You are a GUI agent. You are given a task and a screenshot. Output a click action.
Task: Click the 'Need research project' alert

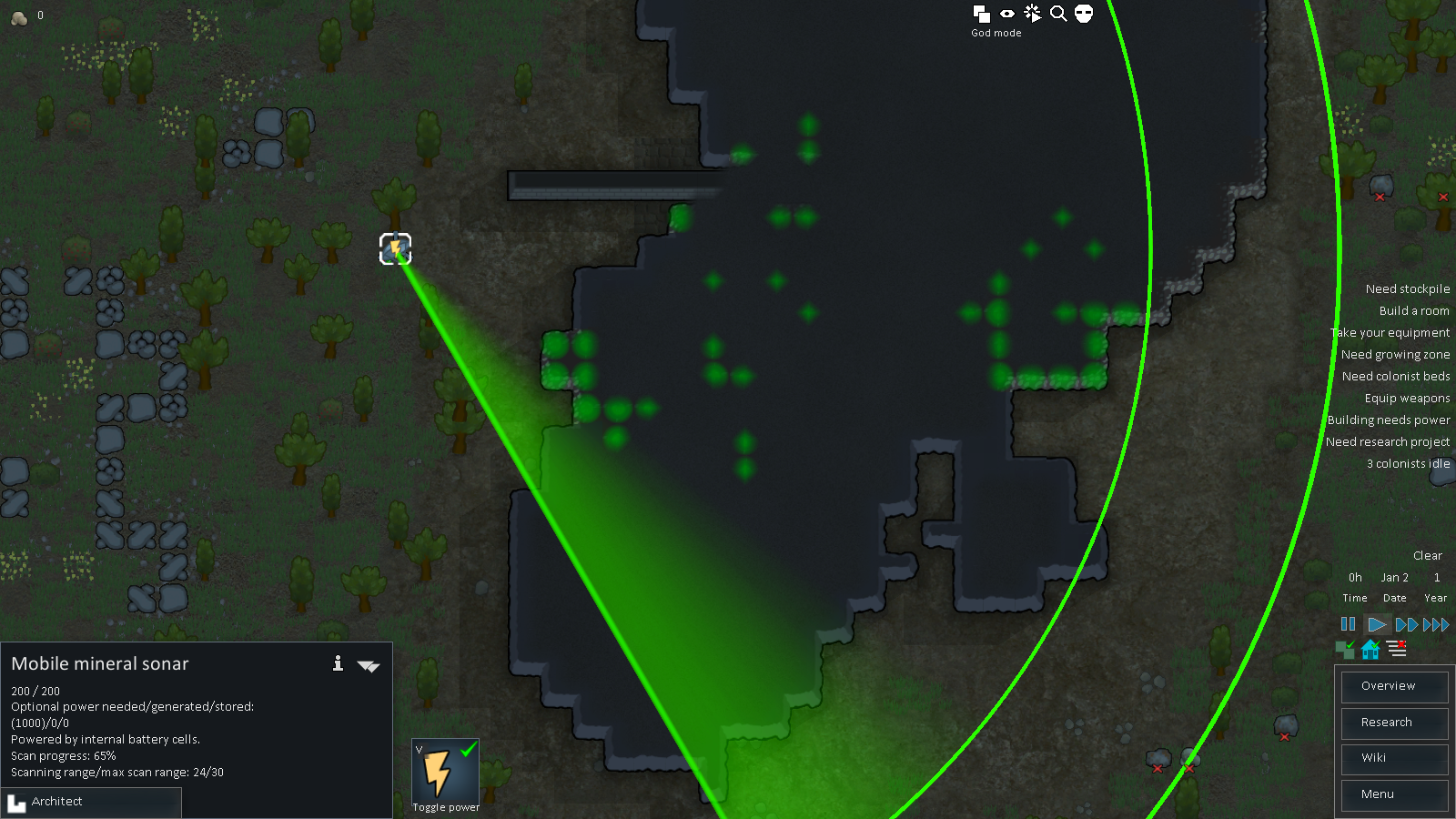(1387, 442)
